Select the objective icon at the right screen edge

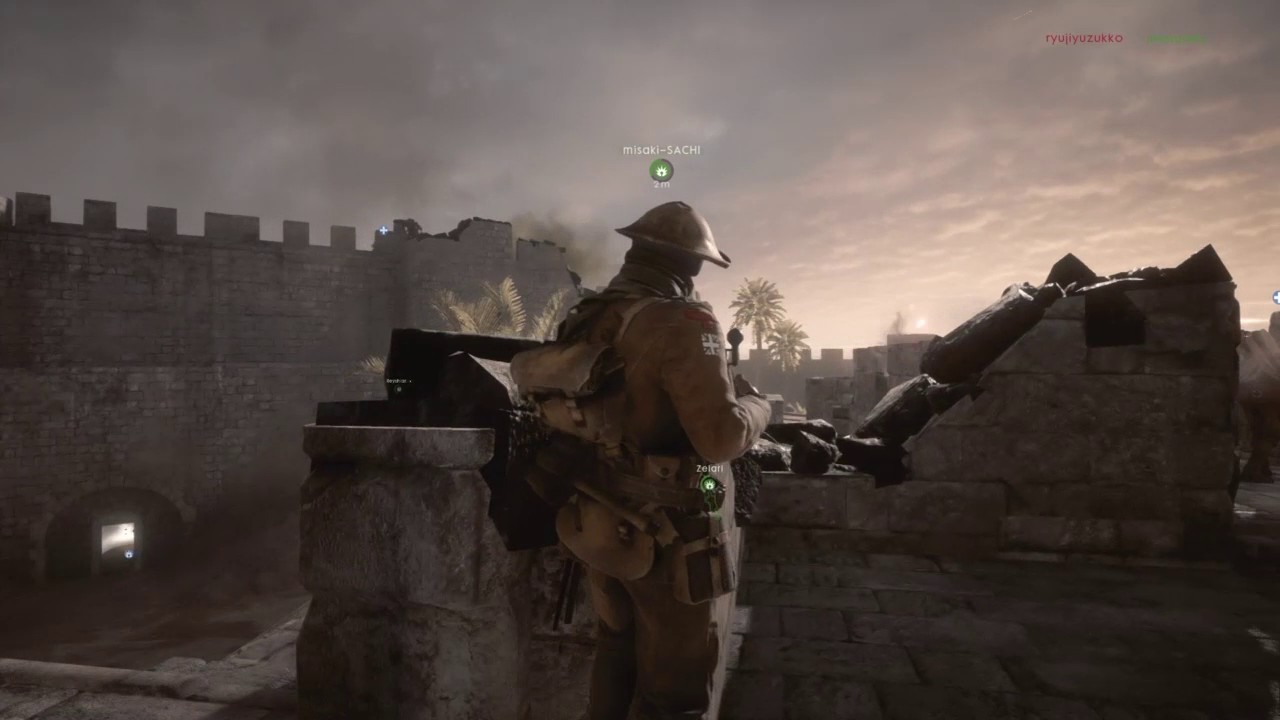coord(1275,296)
